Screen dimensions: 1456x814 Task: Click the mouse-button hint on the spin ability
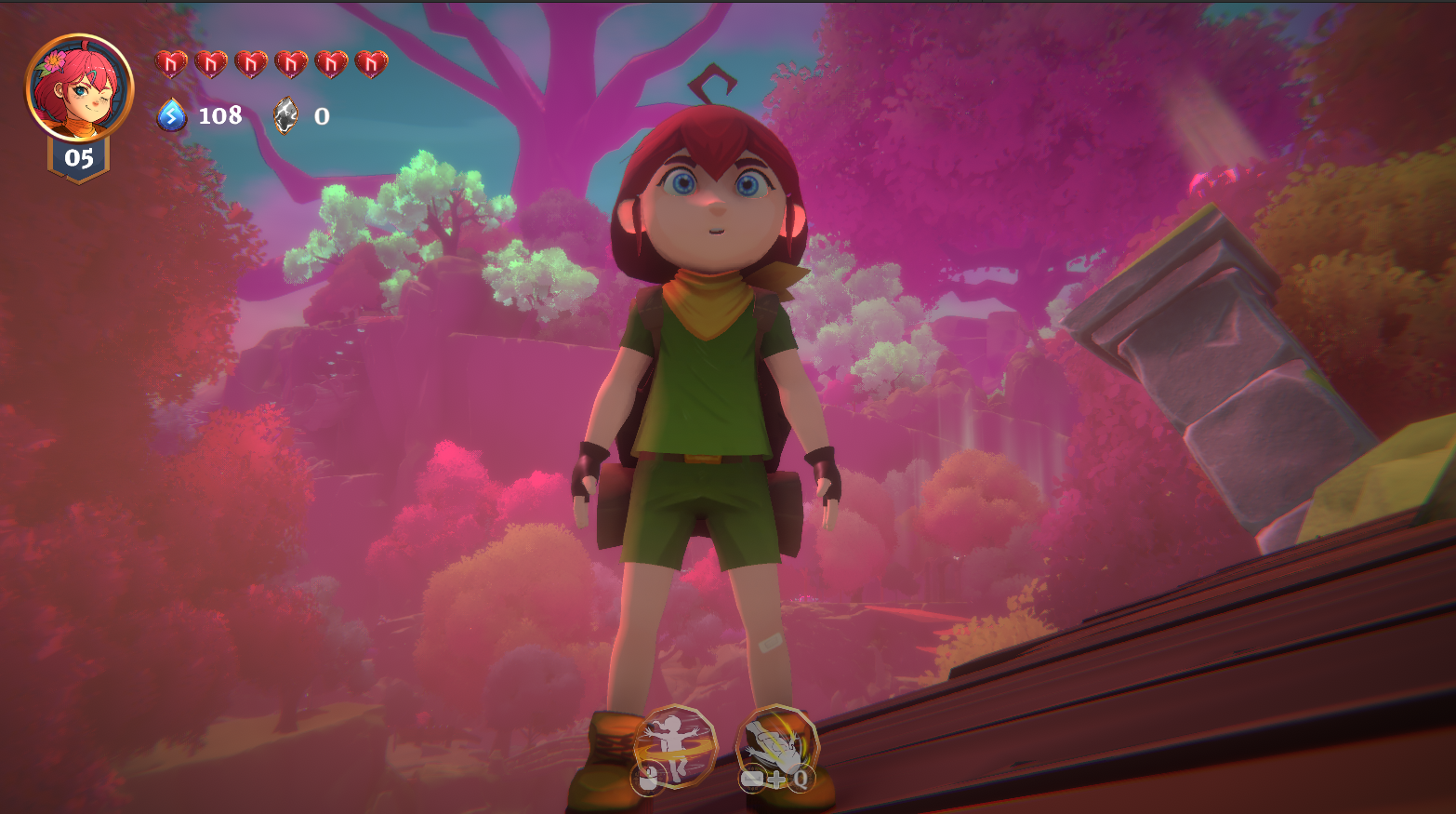(648, 778)
